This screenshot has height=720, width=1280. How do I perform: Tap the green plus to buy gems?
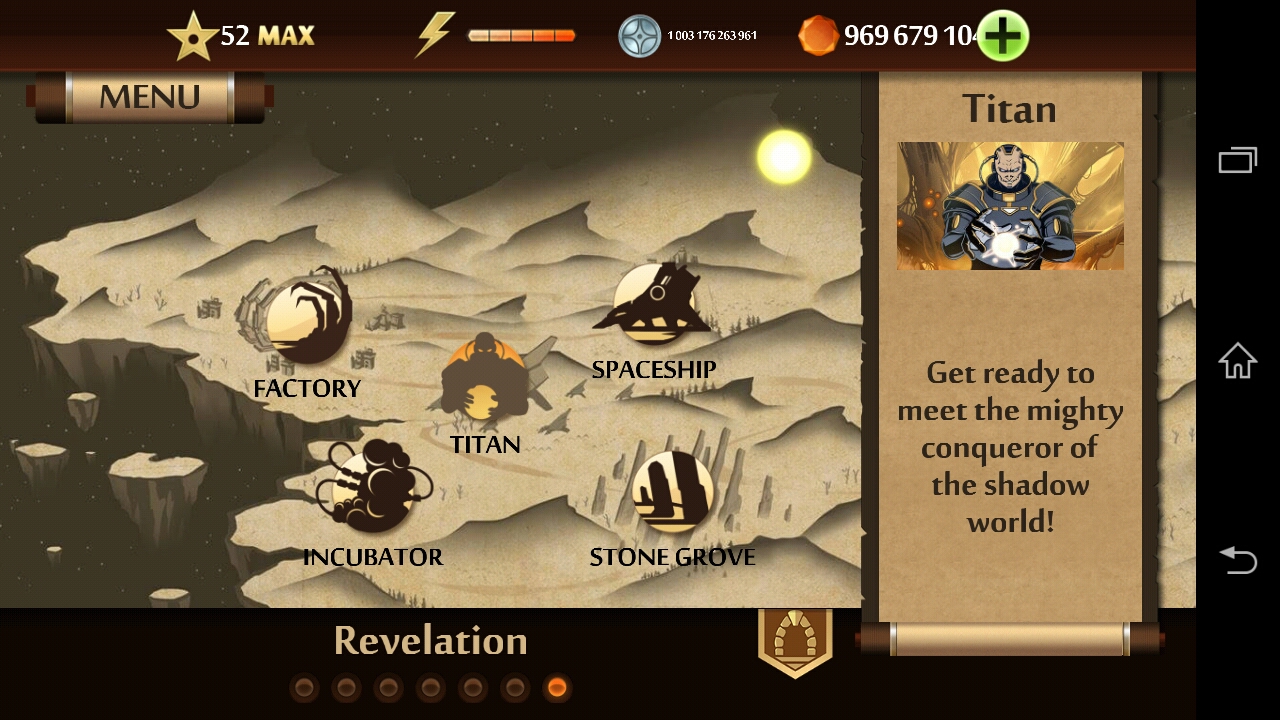(1002, 36)
